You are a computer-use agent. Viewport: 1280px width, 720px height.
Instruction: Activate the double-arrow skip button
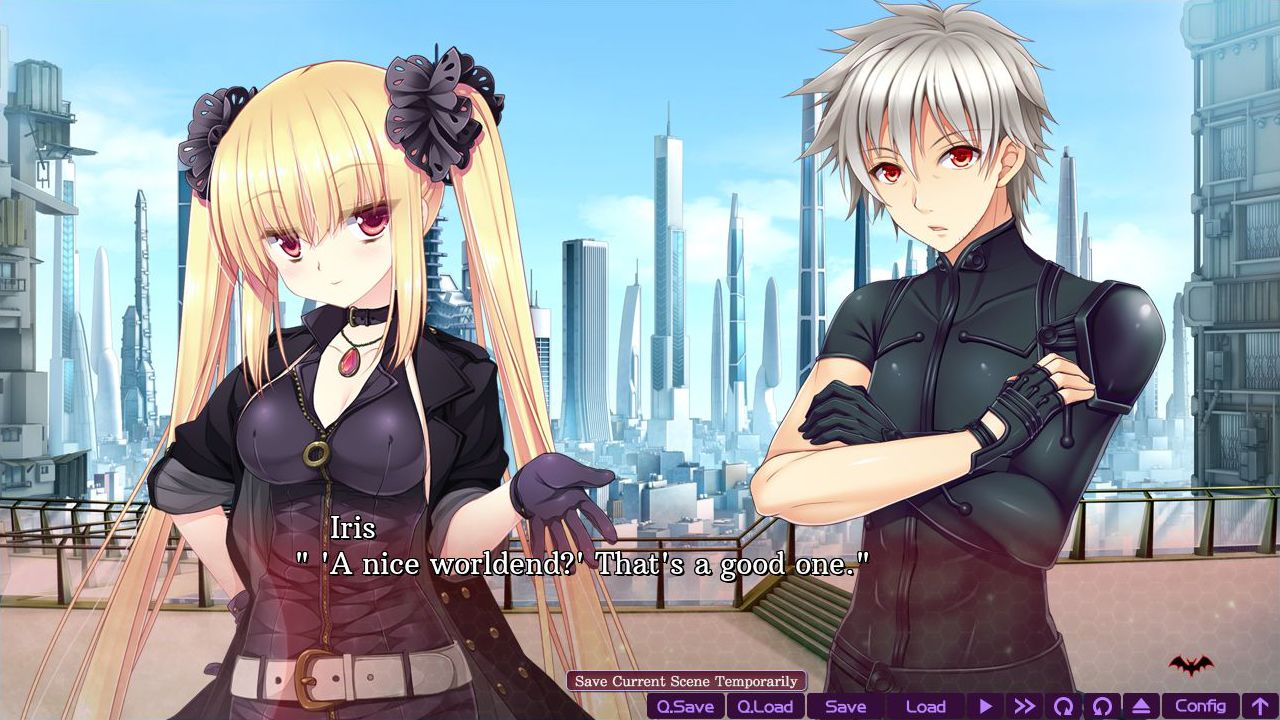1024,706
